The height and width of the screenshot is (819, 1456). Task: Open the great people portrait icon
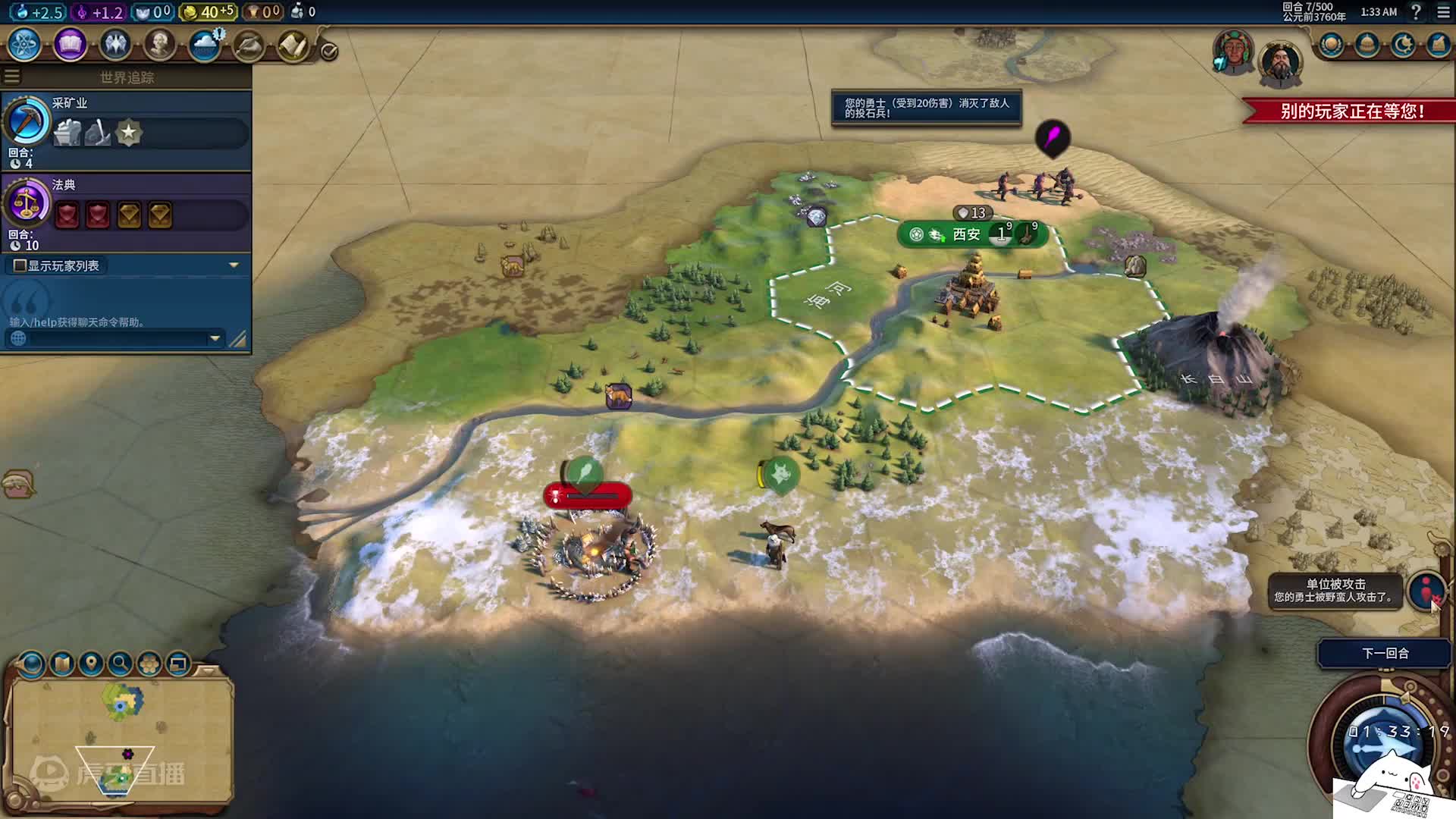[x=160, y=45]
